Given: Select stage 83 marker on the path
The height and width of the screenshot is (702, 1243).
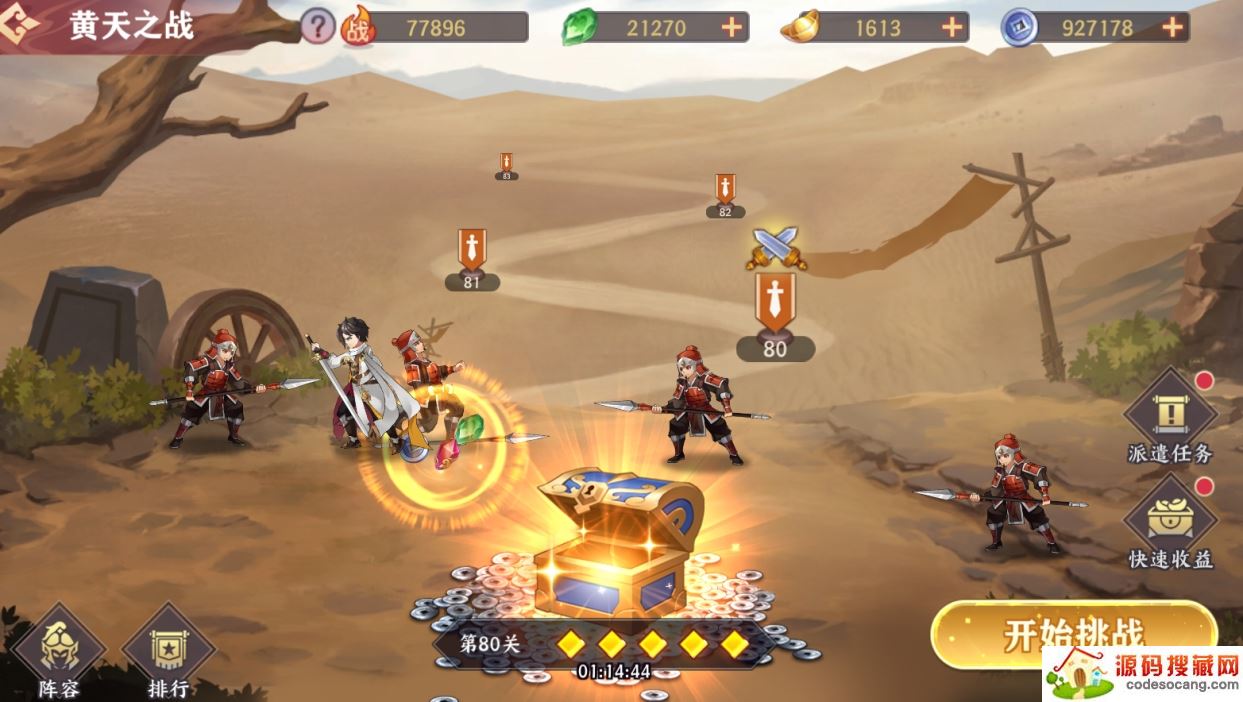Looking at the screenshot, I should (506, 166).
